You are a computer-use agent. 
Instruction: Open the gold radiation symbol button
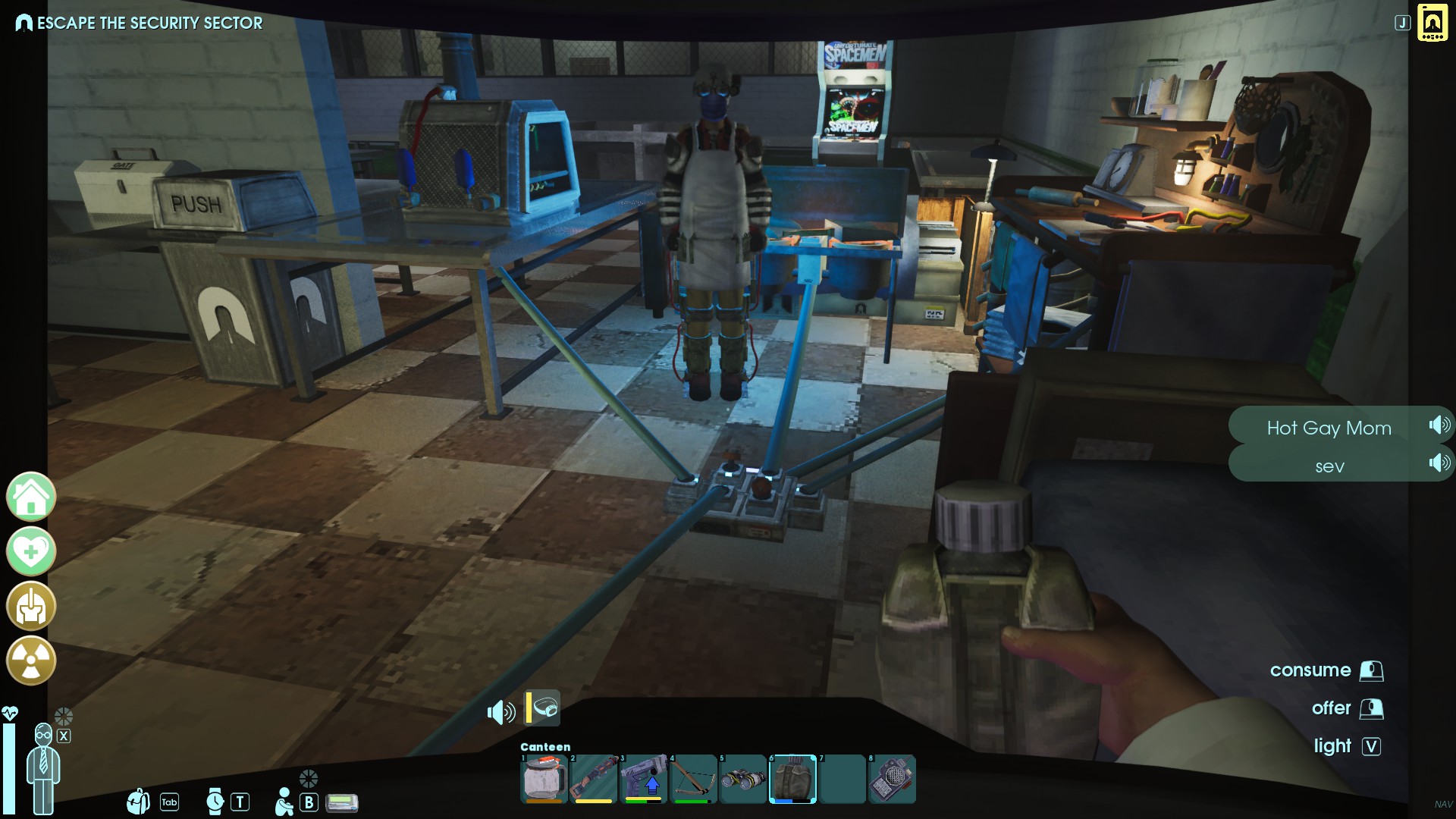click(x=31, y=661)
